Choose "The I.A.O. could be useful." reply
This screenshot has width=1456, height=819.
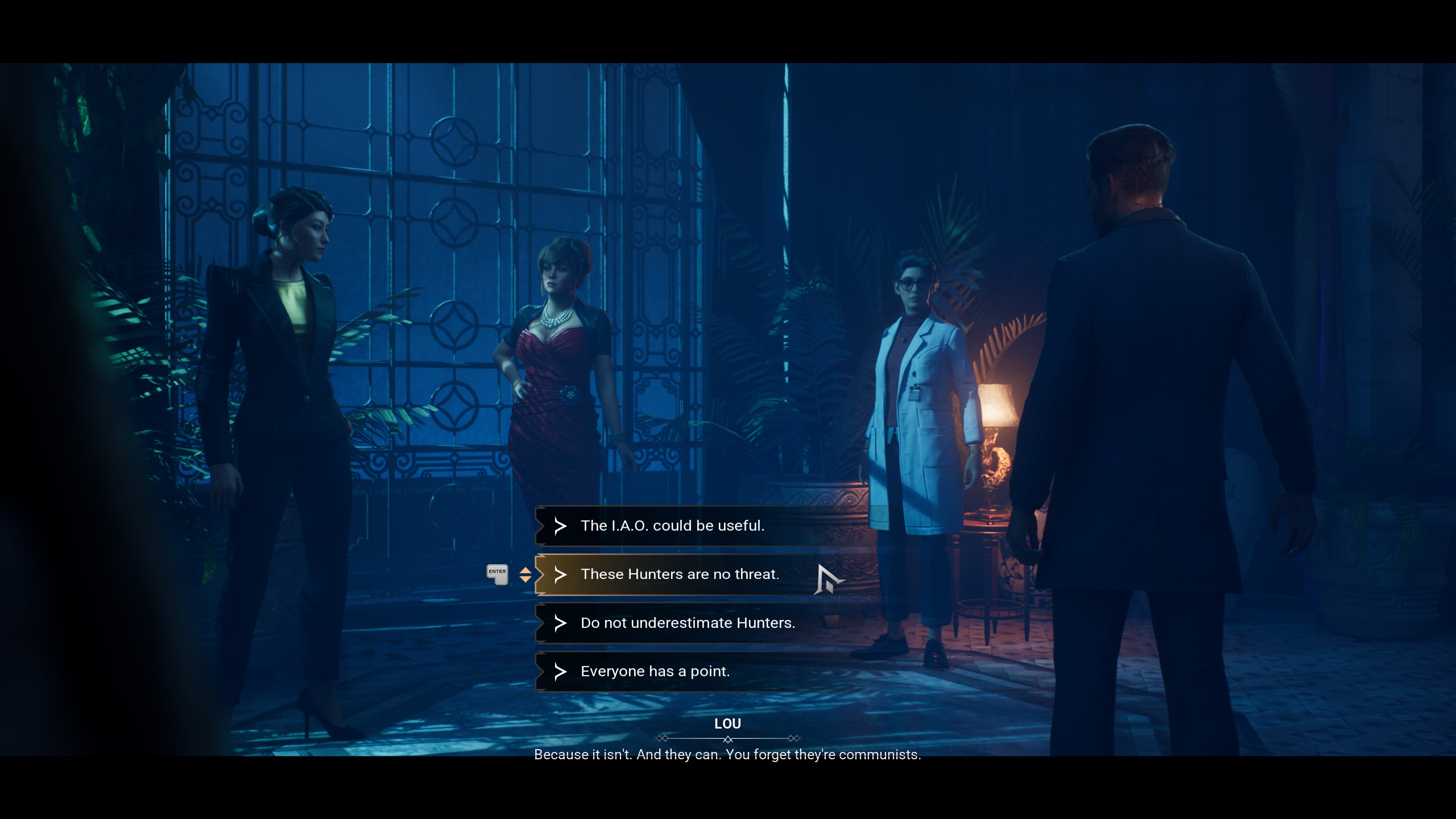[672, 526]
